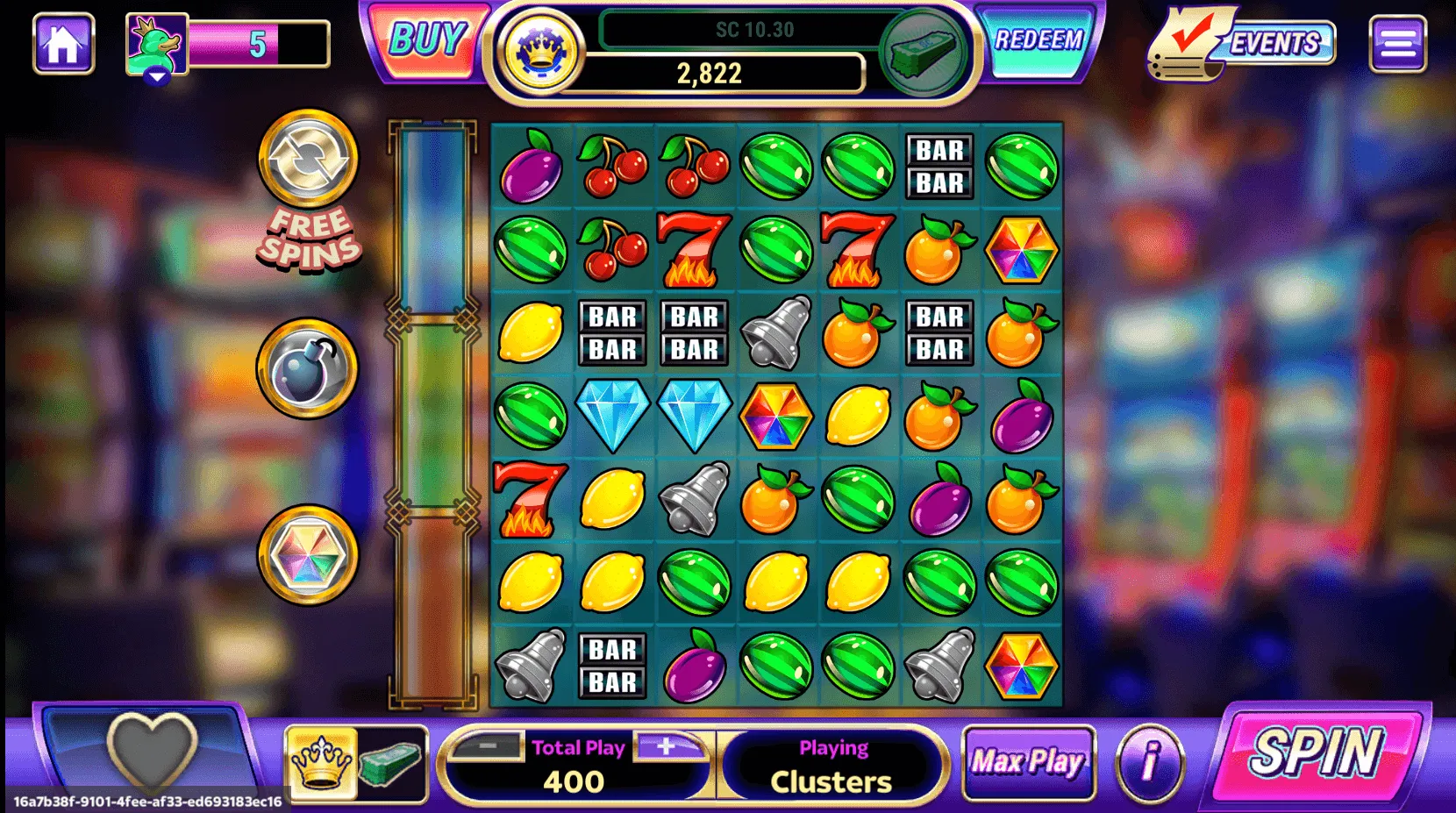
Task: Choose the rainbow gem booster icon
Action: 308,555
